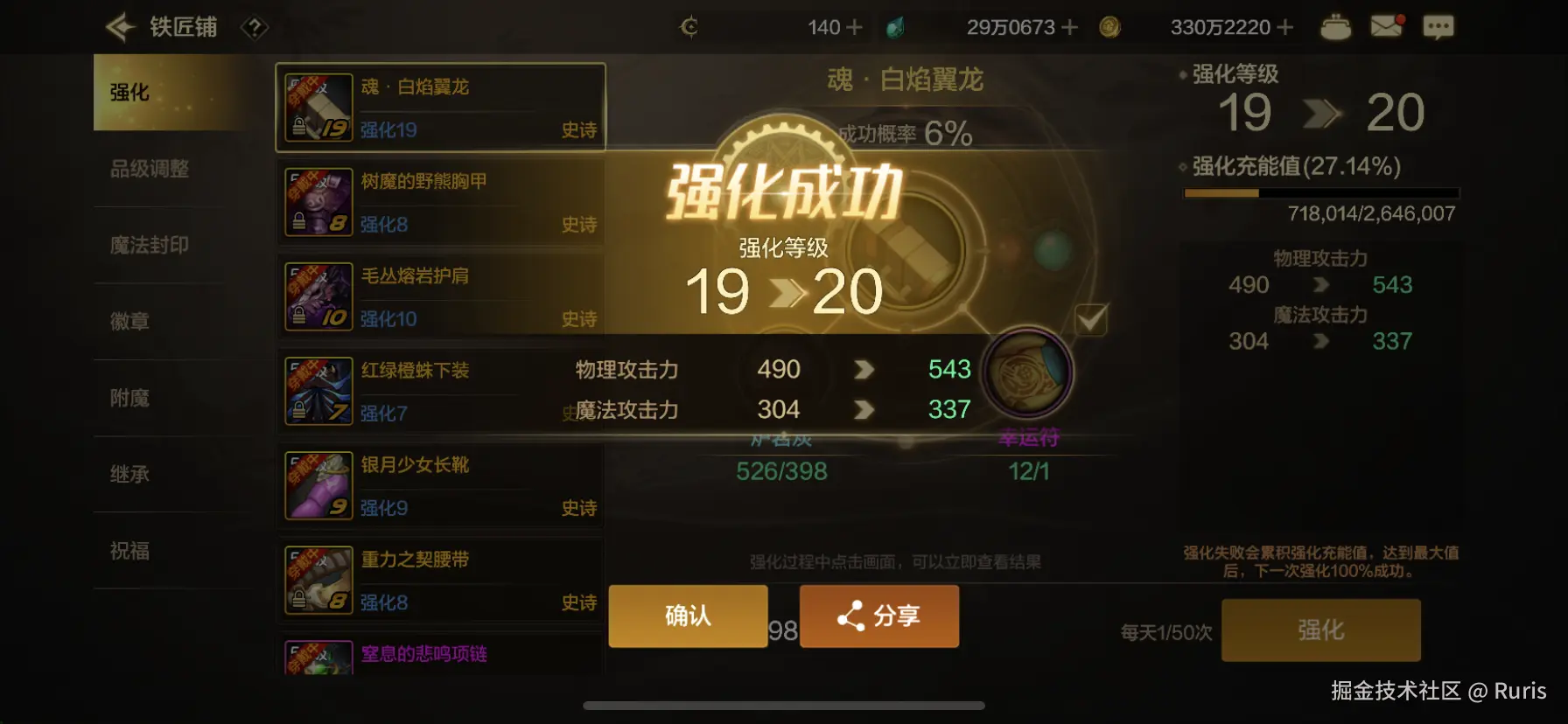The height and width of the screenshot is (724, 1568).
Task: Tap the back arrow to leave 铁匠铺
Action: pos(120,26)
